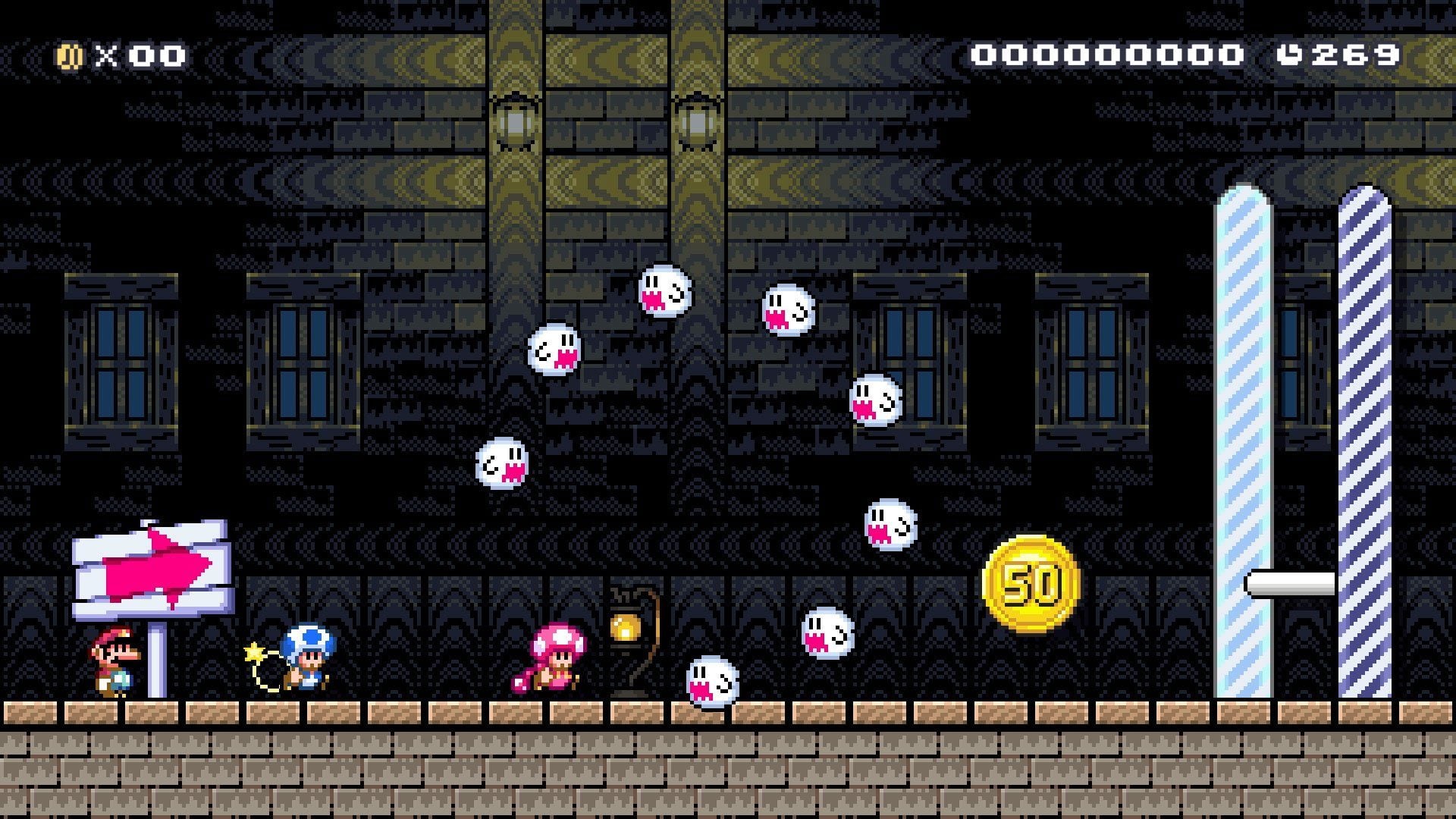This screenshot has height=819, width=1456.
Task: Click the coin icon in the HUD
Action: tap(71, 54)
